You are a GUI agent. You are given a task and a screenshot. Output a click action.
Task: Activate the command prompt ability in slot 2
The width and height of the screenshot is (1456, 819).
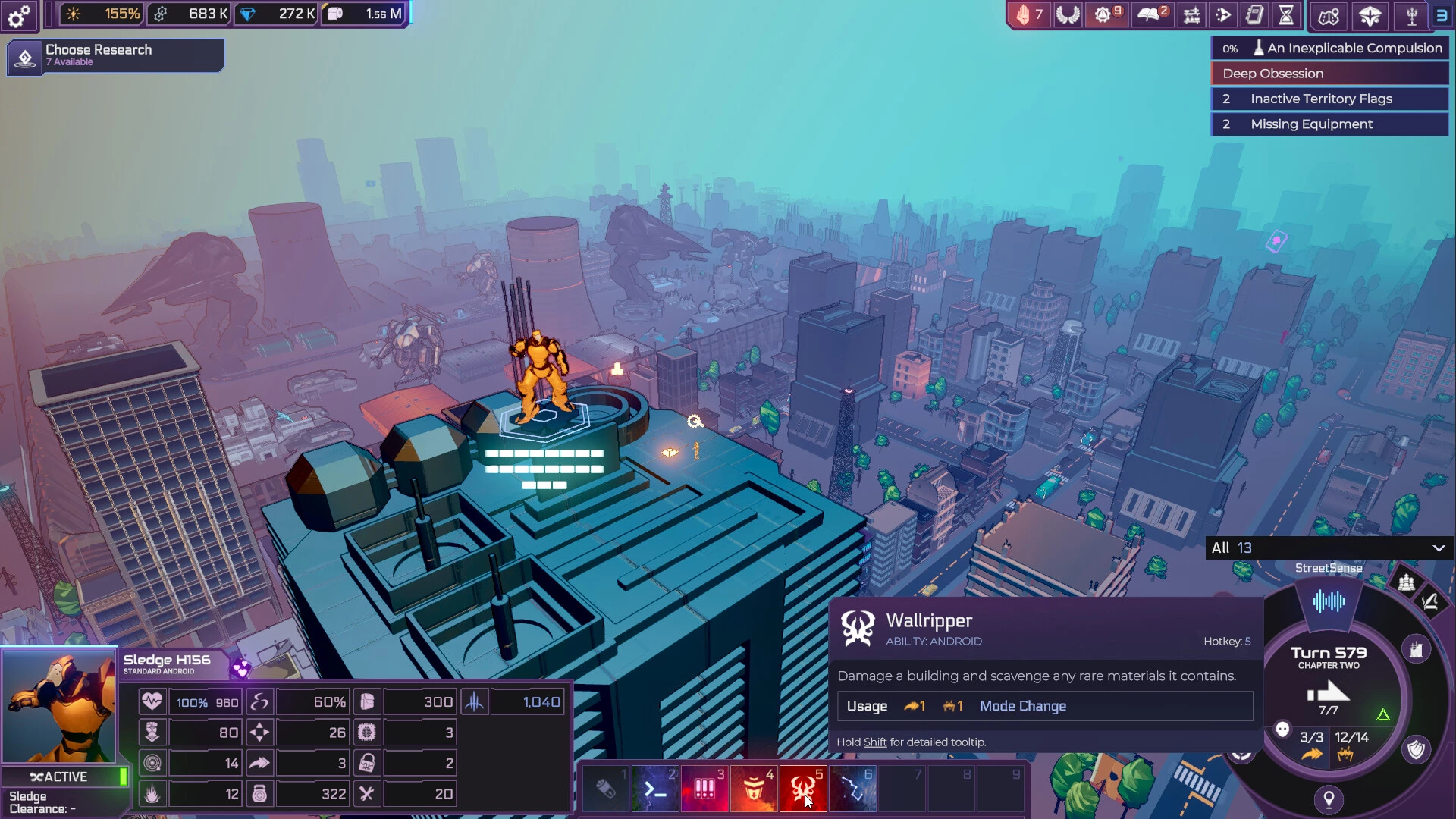coord(655,789)
